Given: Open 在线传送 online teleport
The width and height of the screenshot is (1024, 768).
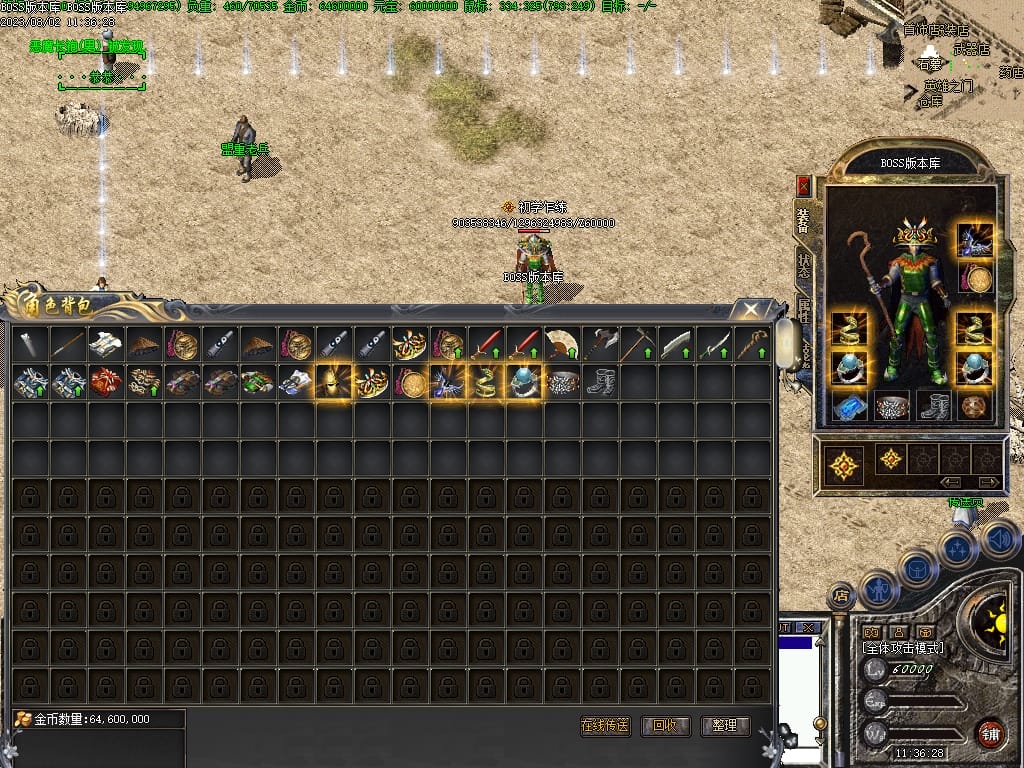Looking at the screenshot, I should point(606,726).
